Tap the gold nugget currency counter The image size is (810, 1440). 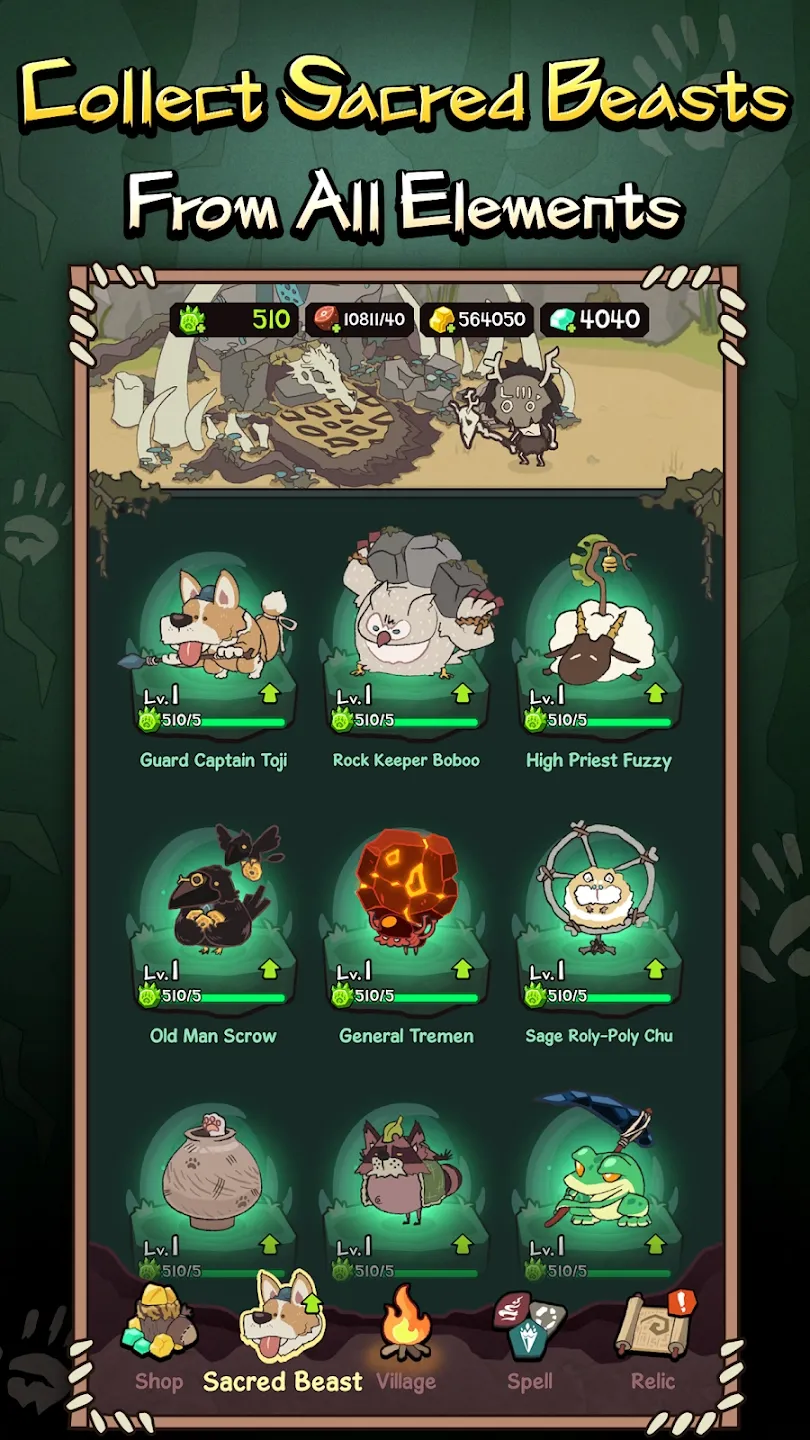pyautogui.click(x=477, y=320)
